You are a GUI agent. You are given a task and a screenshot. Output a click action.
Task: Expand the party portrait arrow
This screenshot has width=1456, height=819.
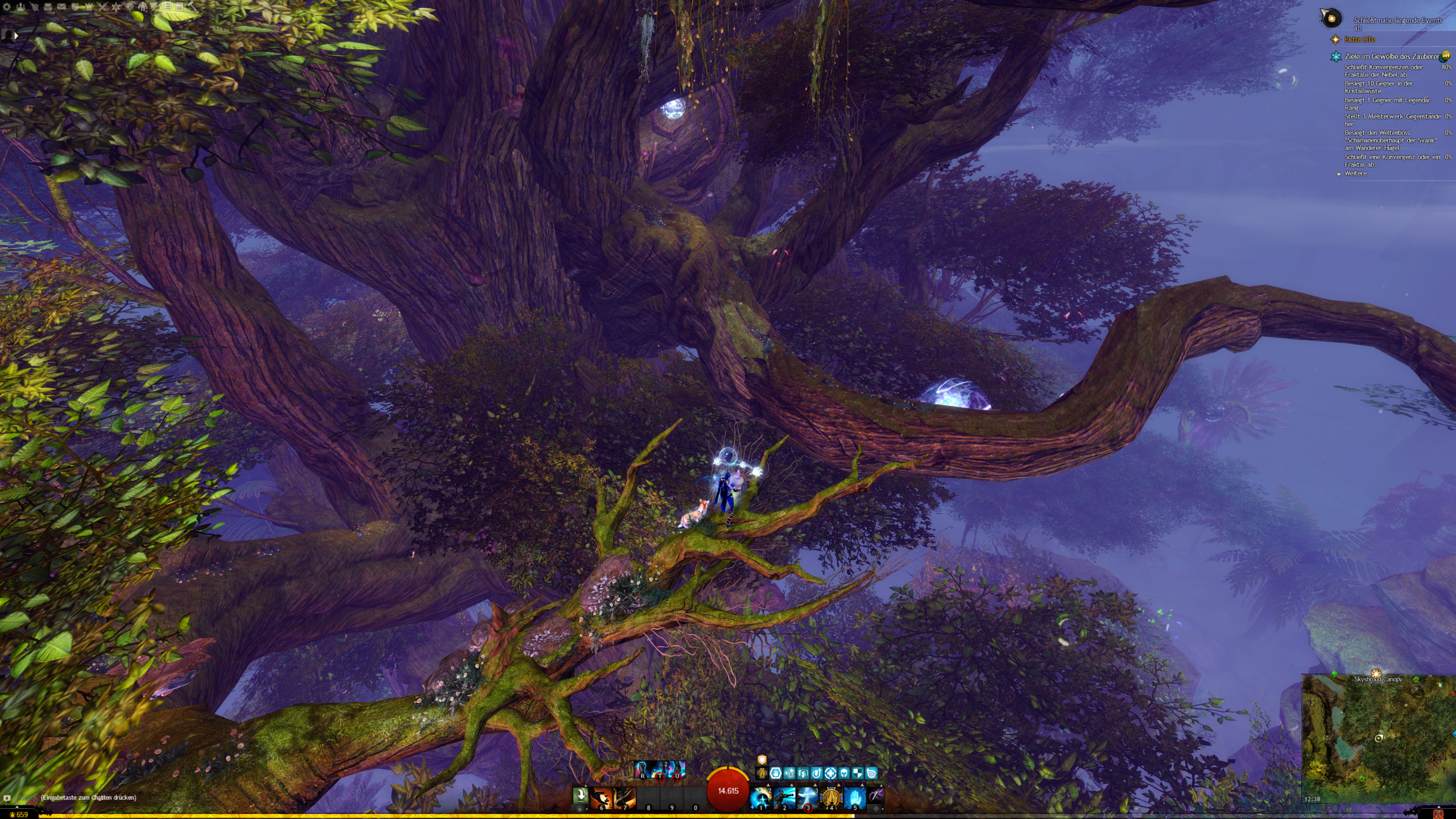point(16,35)
